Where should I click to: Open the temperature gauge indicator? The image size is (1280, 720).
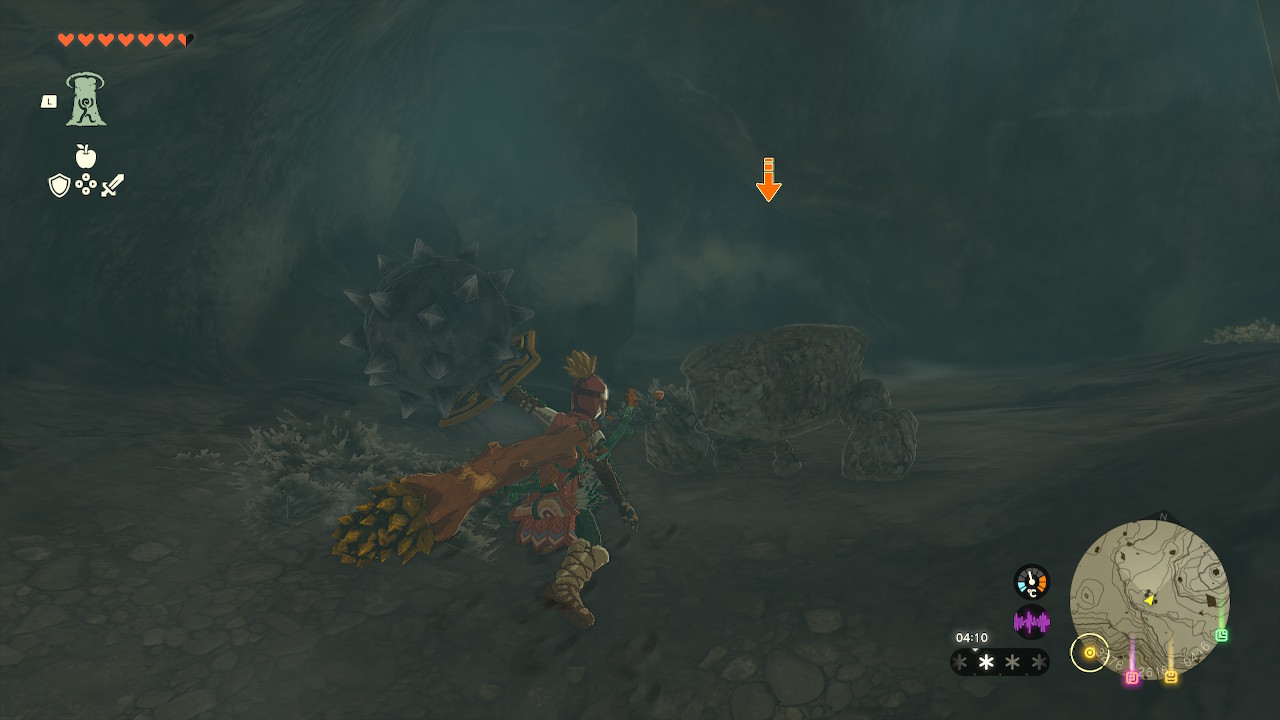pos(1031,581)
